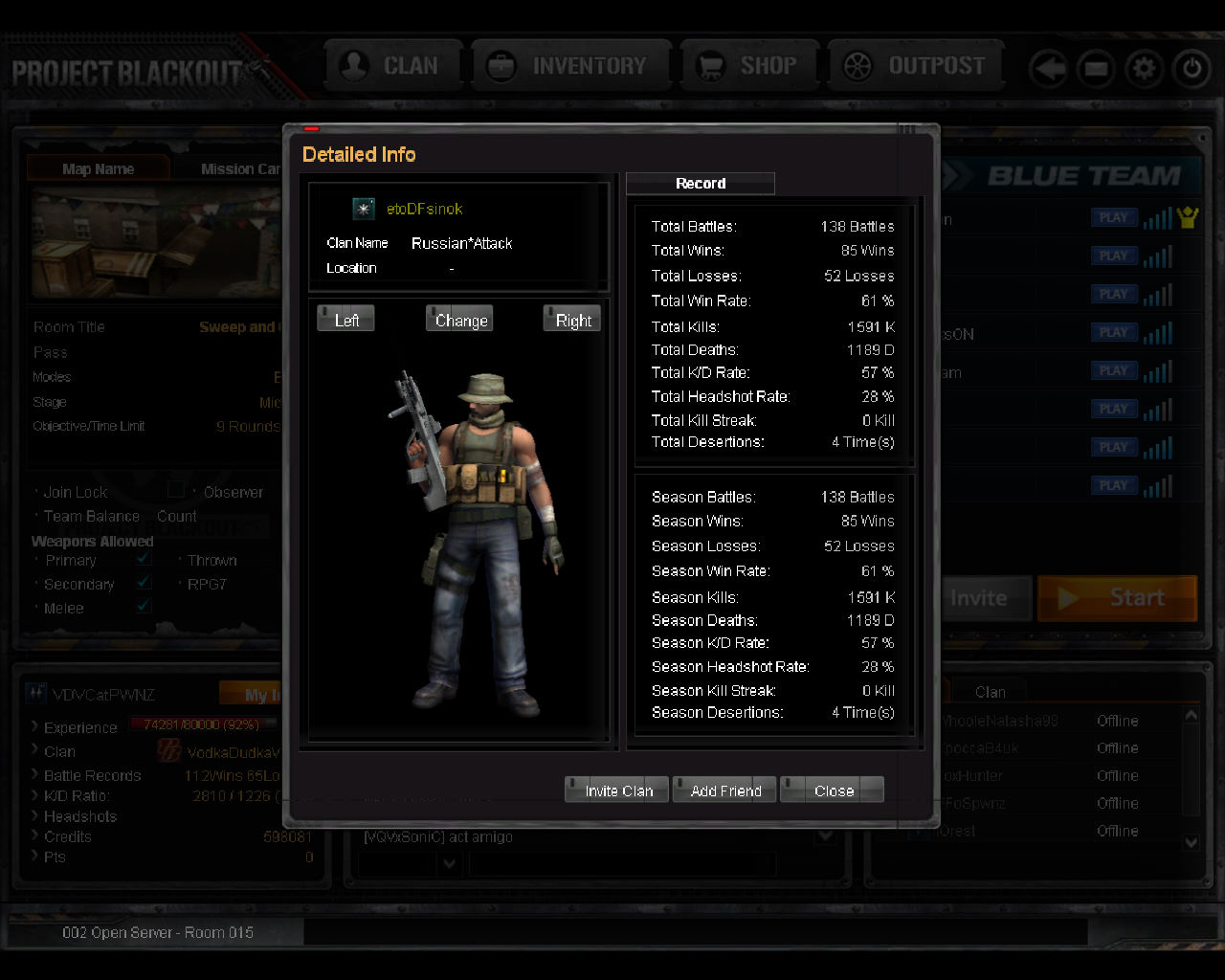This screenshot has height=980, width=1225.
Task: Invite this player to your clan
Action: tap(617, 791)
